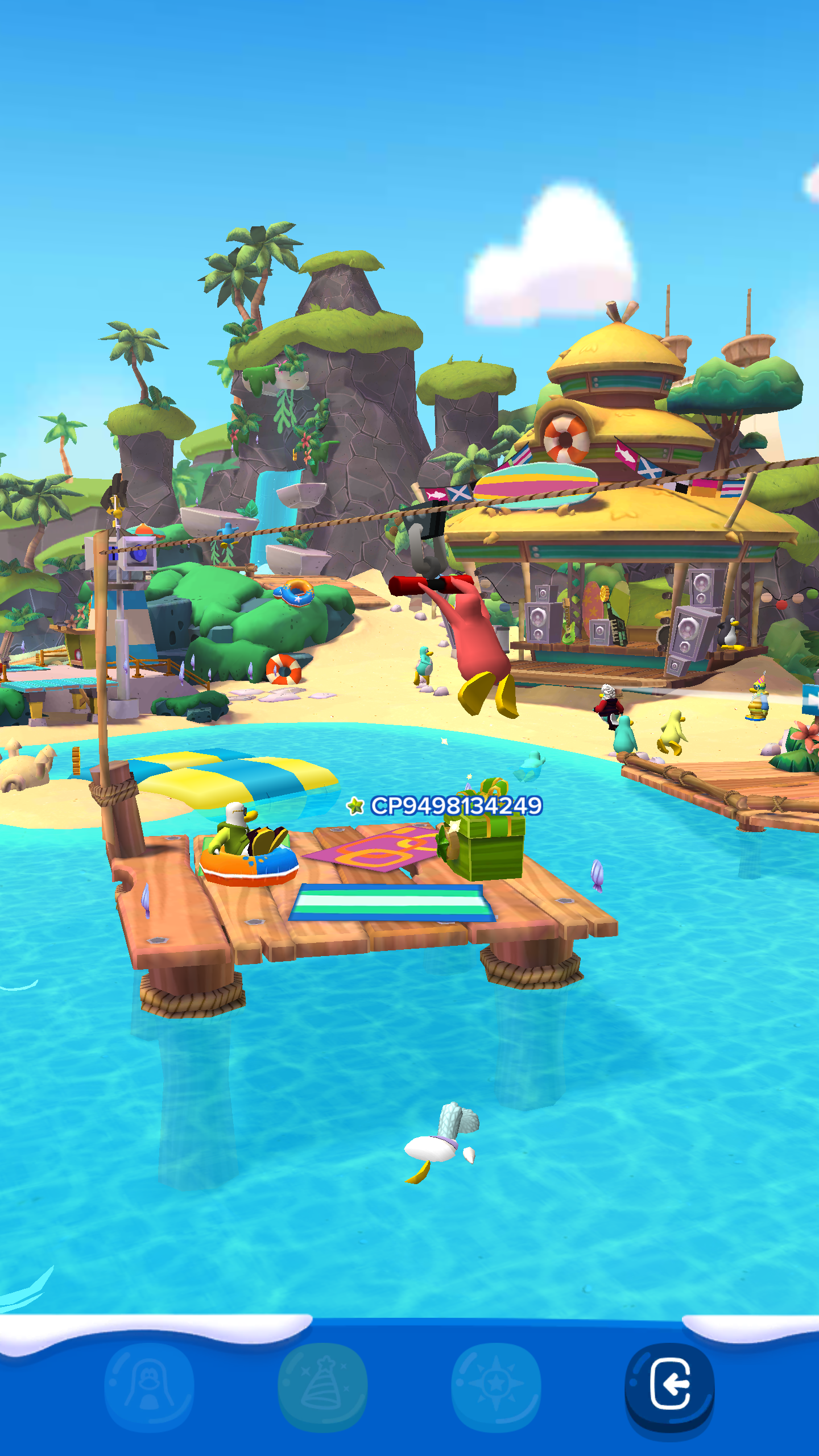Viewport: 819px width, 1456px height.
Task: Open the compass star button
Action: pyautogui.click(x=496, y=1385)
